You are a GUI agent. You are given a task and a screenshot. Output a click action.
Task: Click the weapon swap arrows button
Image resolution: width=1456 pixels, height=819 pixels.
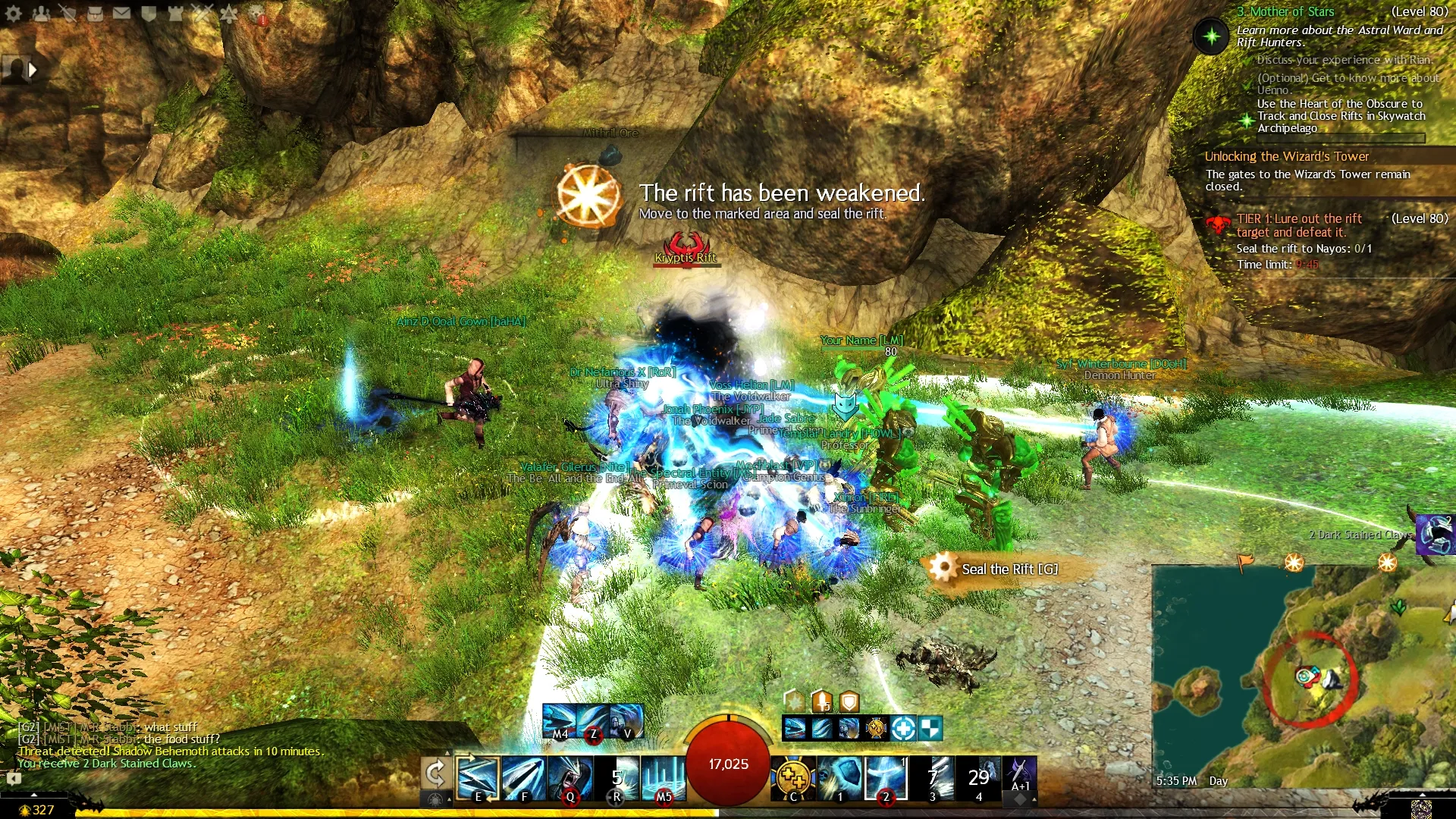click(435, 775)
